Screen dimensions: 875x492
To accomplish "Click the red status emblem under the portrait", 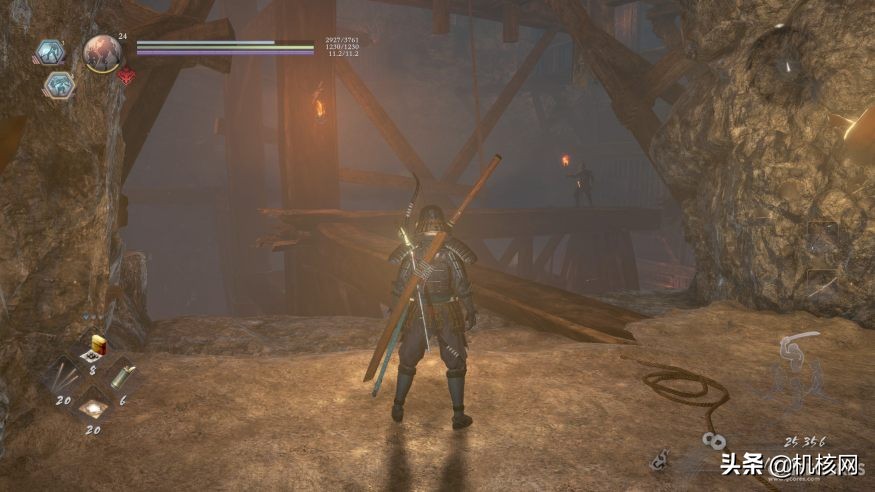I will tap(126, 75).
